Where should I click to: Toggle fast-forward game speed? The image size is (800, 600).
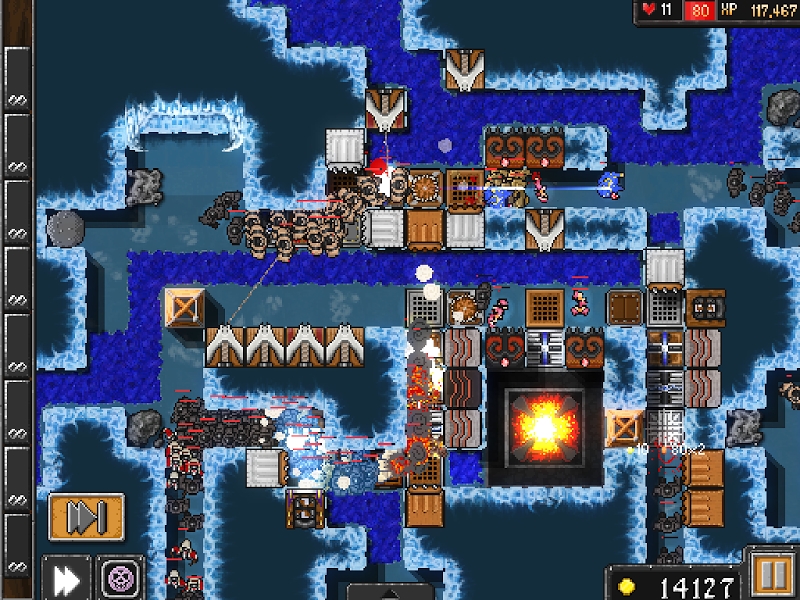pyautogui.click(x=66, y=578)
